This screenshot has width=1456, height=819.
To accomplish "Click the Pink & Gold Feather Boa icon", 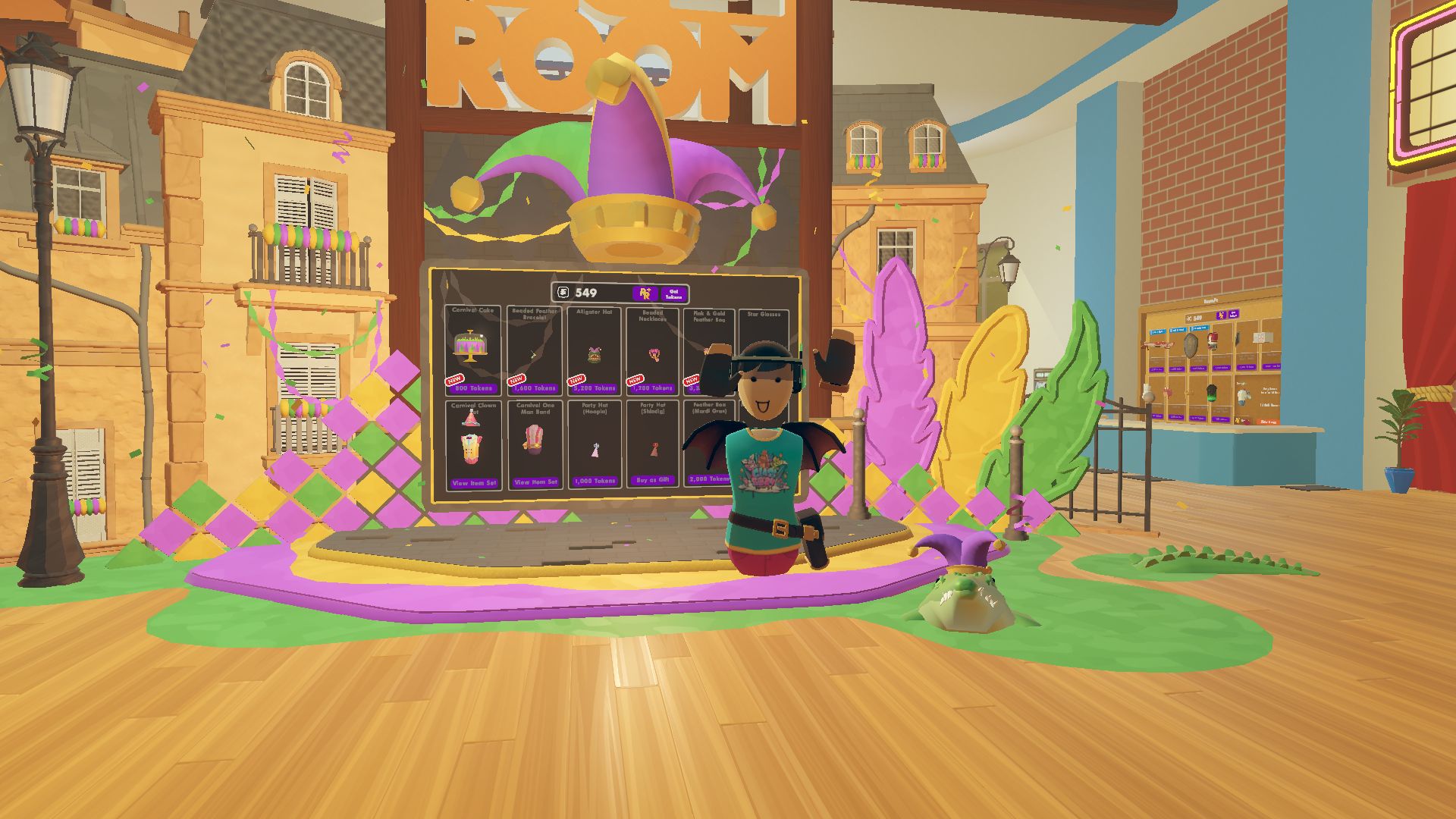I will pyautogui.click(x=708, y=353).
